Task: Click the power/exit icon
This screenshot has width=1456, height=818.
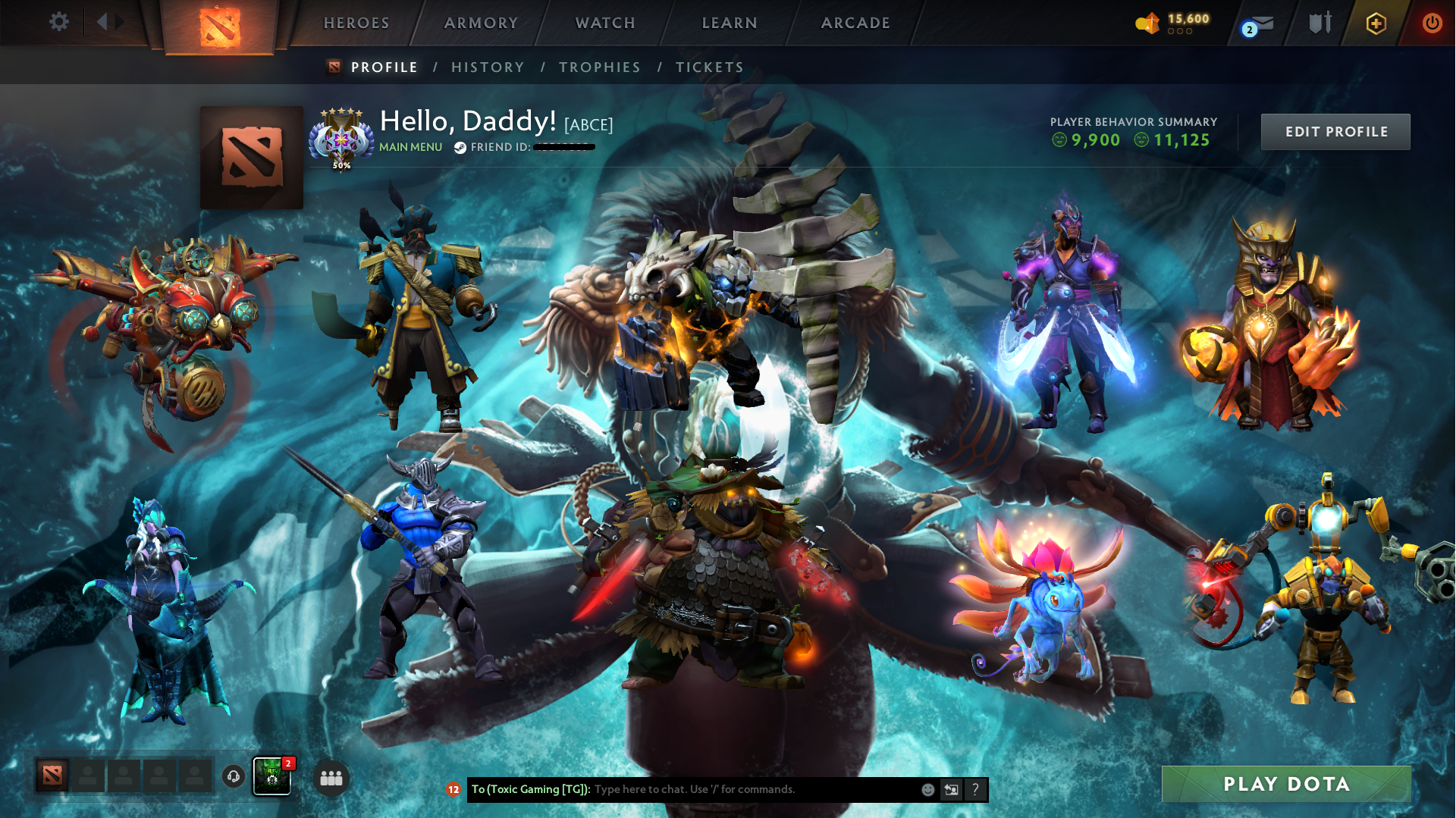Action: click(1432, 23)
